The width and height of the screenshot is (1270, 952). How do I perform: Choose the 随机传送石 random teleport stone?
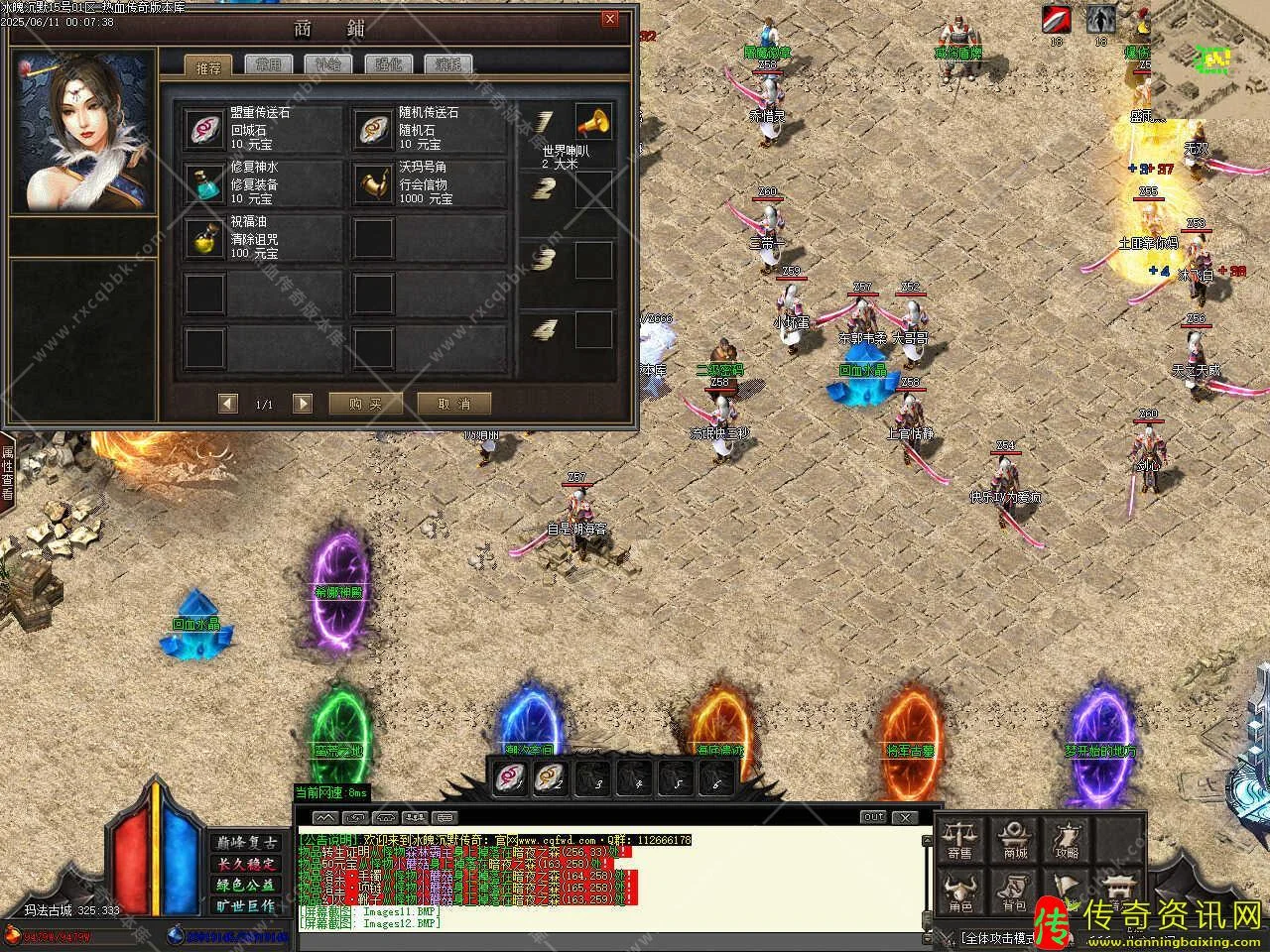pos(374,128)
